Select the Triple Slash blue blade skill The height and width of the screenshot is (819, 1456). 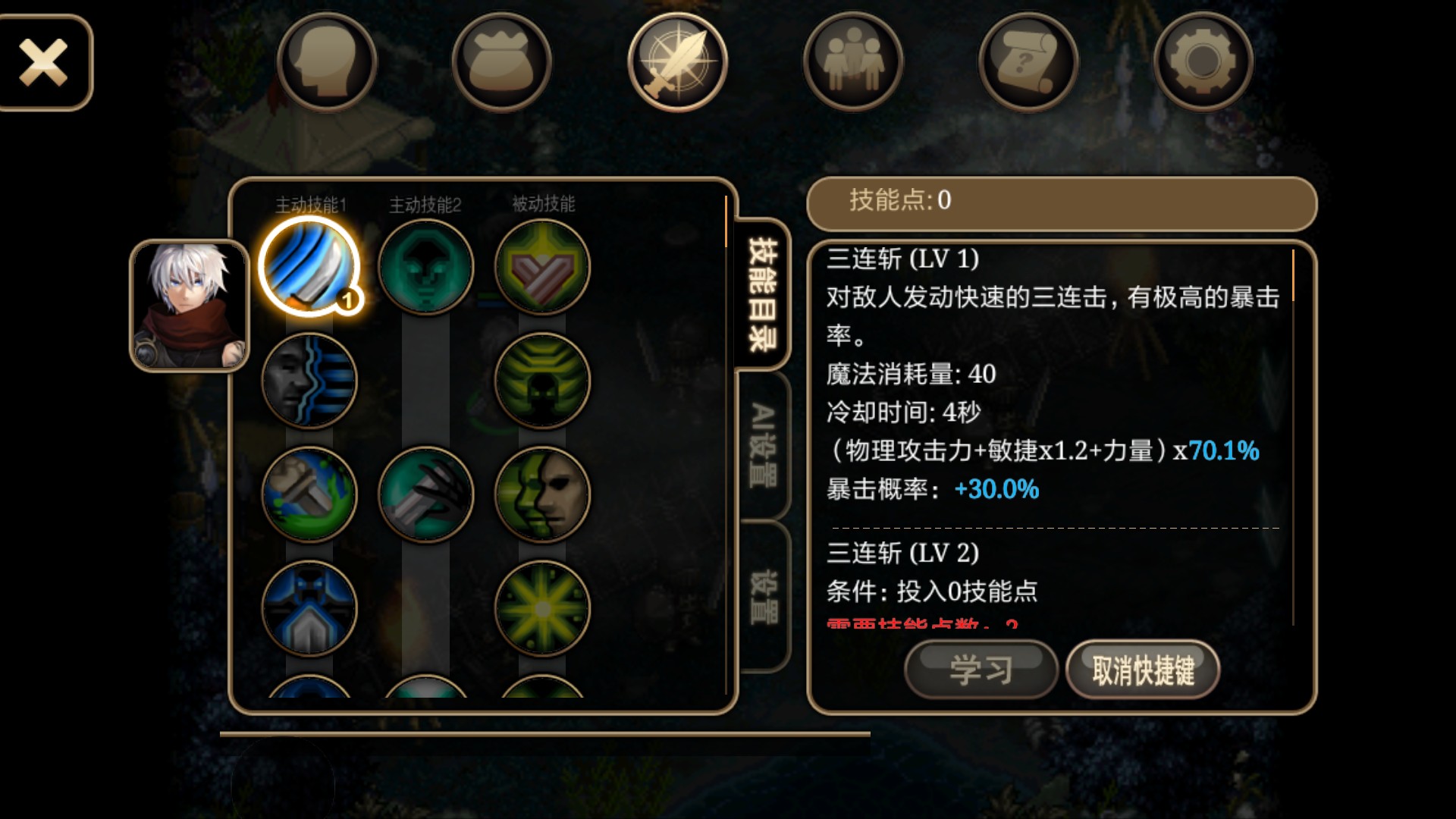[309, 266]
